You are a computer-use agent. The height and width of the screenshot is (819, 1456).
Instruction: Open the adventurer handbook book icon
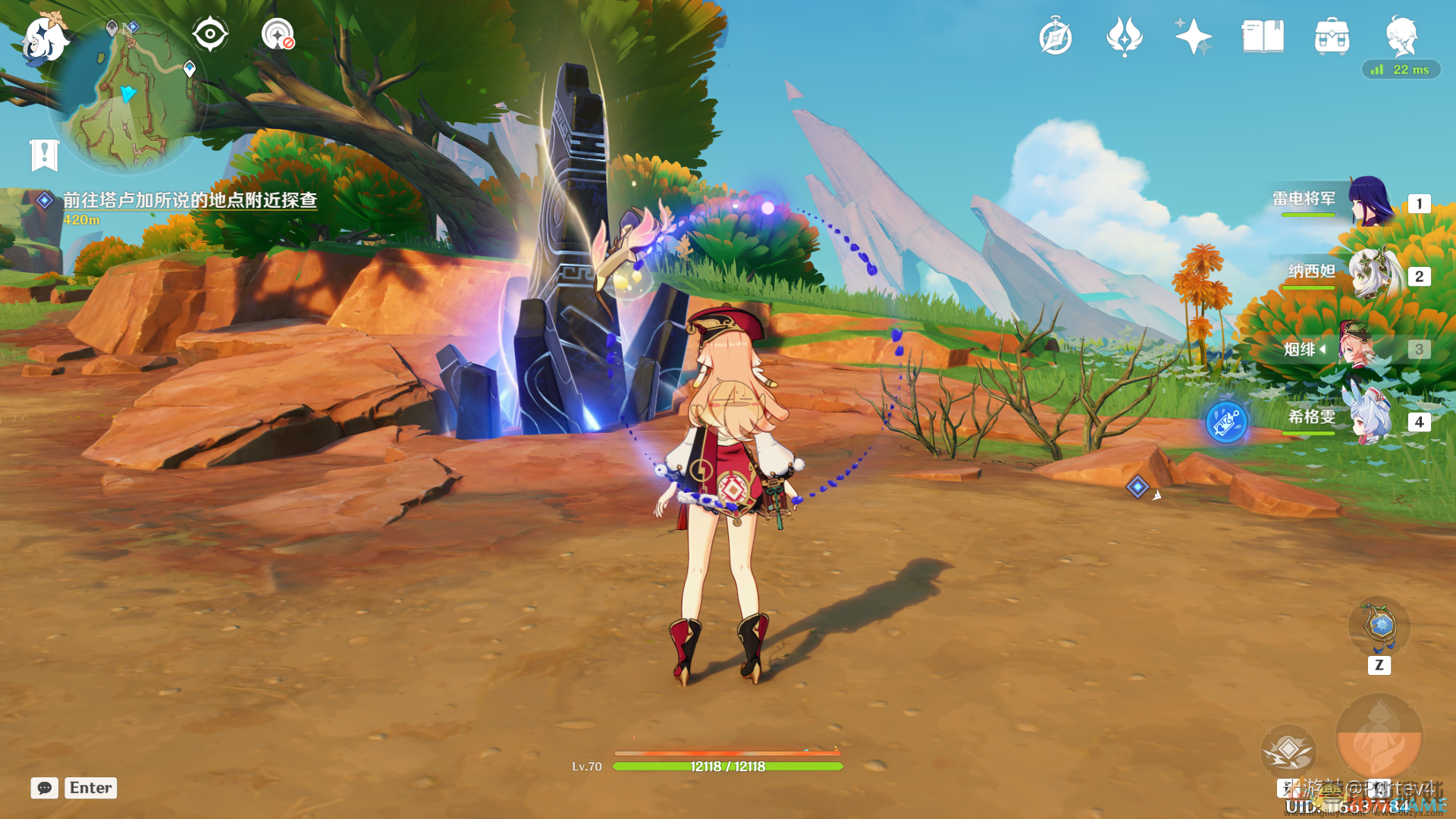click(1263, 36)
